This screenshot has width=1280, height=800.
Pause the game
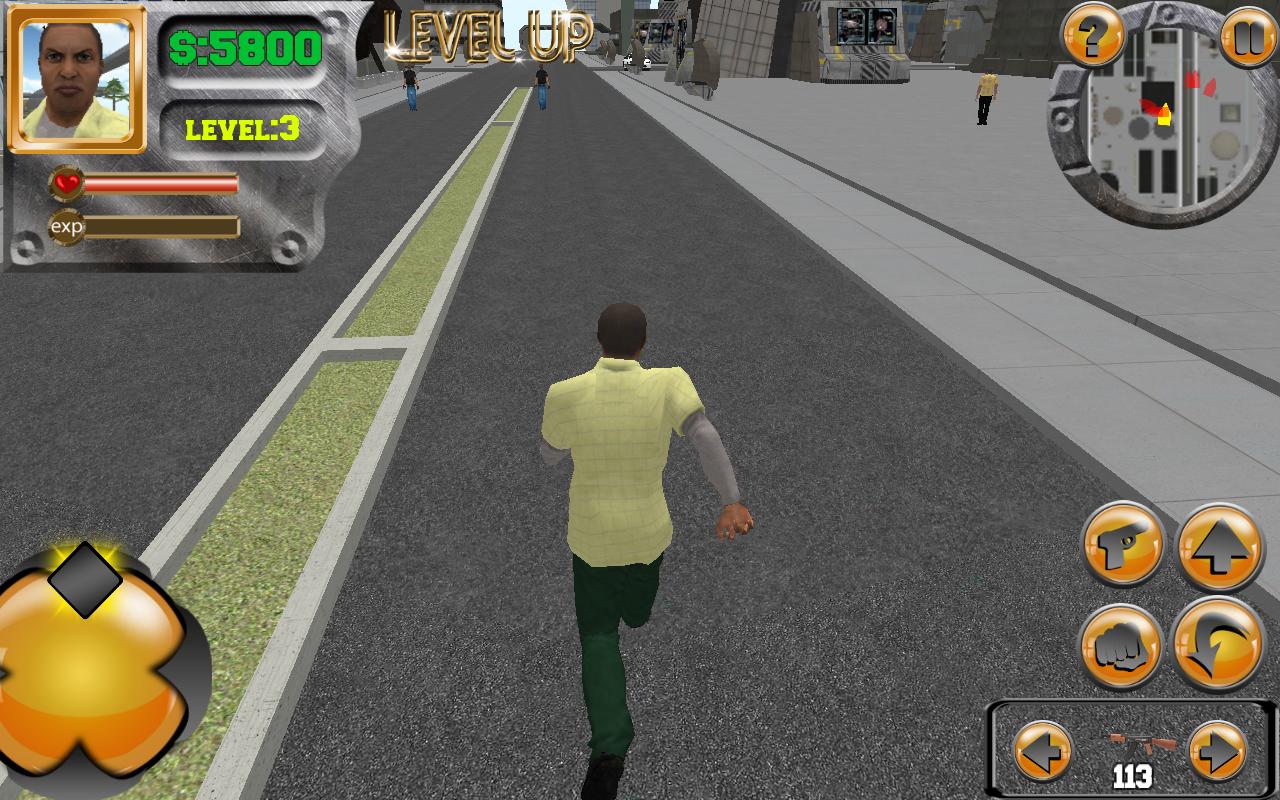coord(1249,36)
